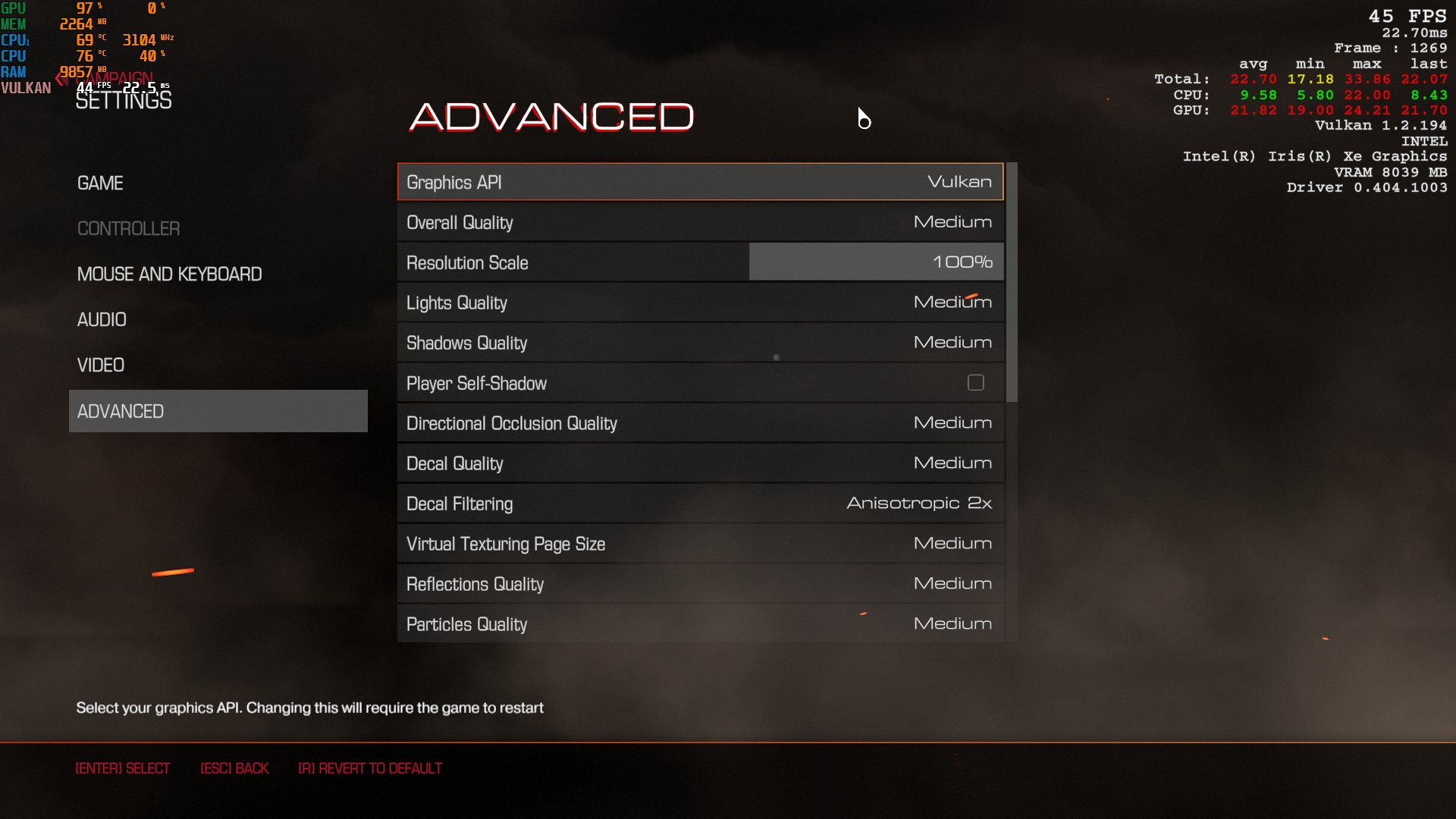The height and width of the screenshot is (819, 1456).
Task: Click Revert to Default
Action: click(370, 769)
